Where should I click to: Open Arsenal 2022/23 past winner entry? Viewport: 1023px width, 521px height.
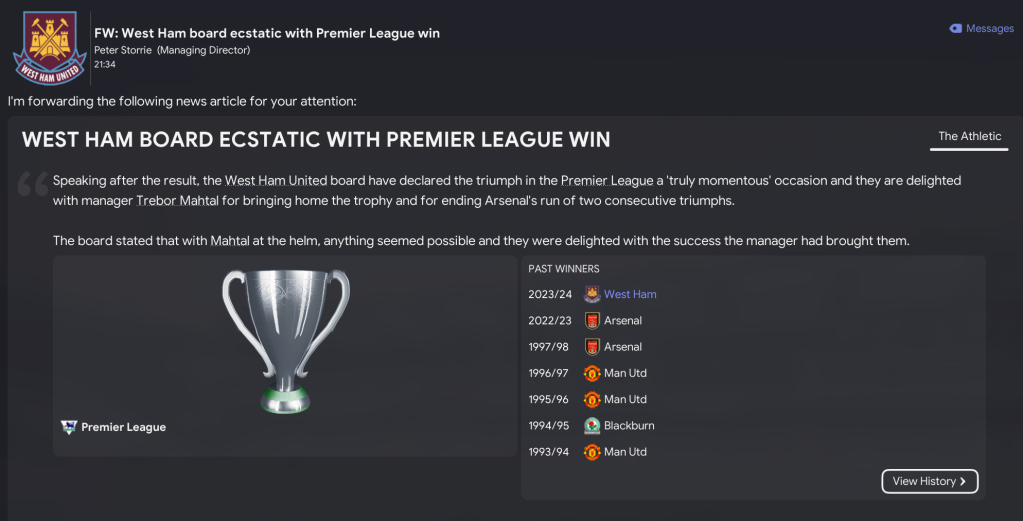coord(622,321)
